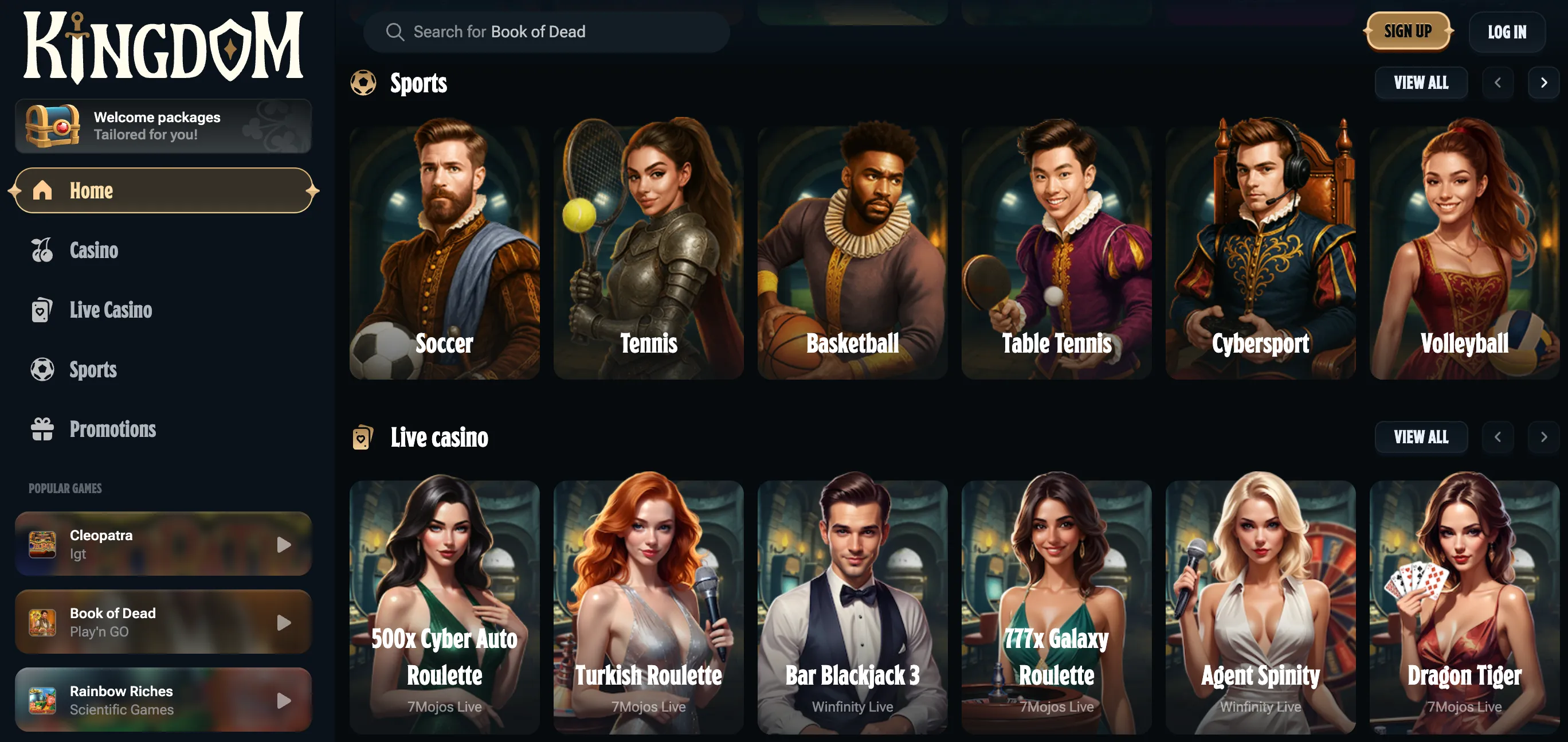Open Promotions via the gift icon
The image size is (1568, 742).
41,429
